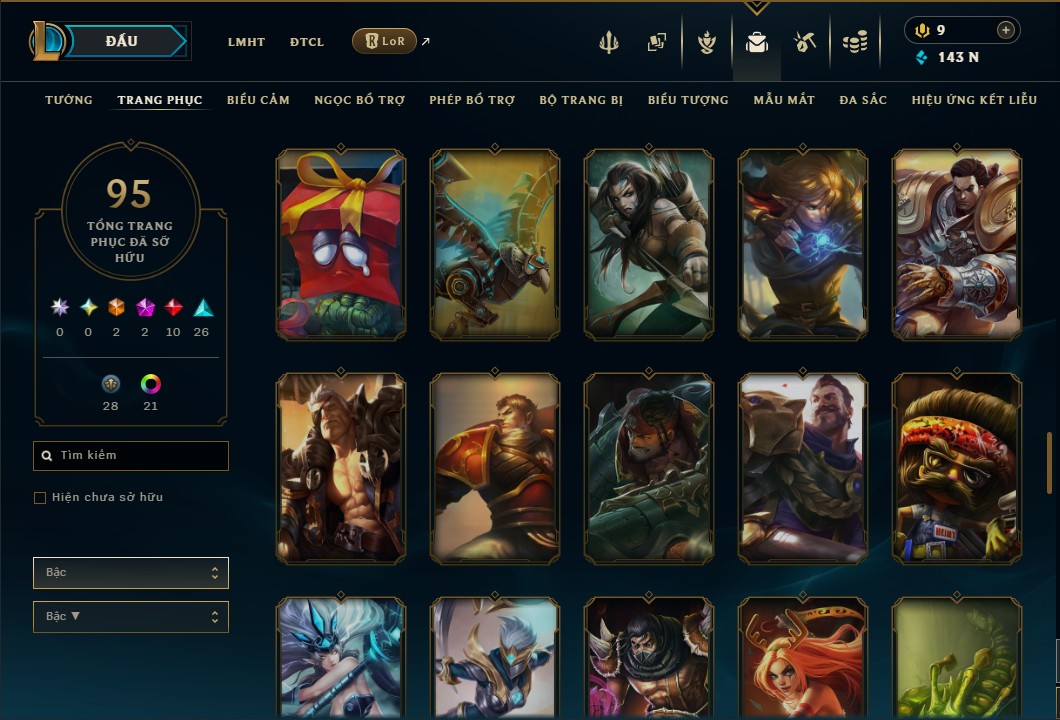Open the Bậc ▼ sort dropdown

131,617
